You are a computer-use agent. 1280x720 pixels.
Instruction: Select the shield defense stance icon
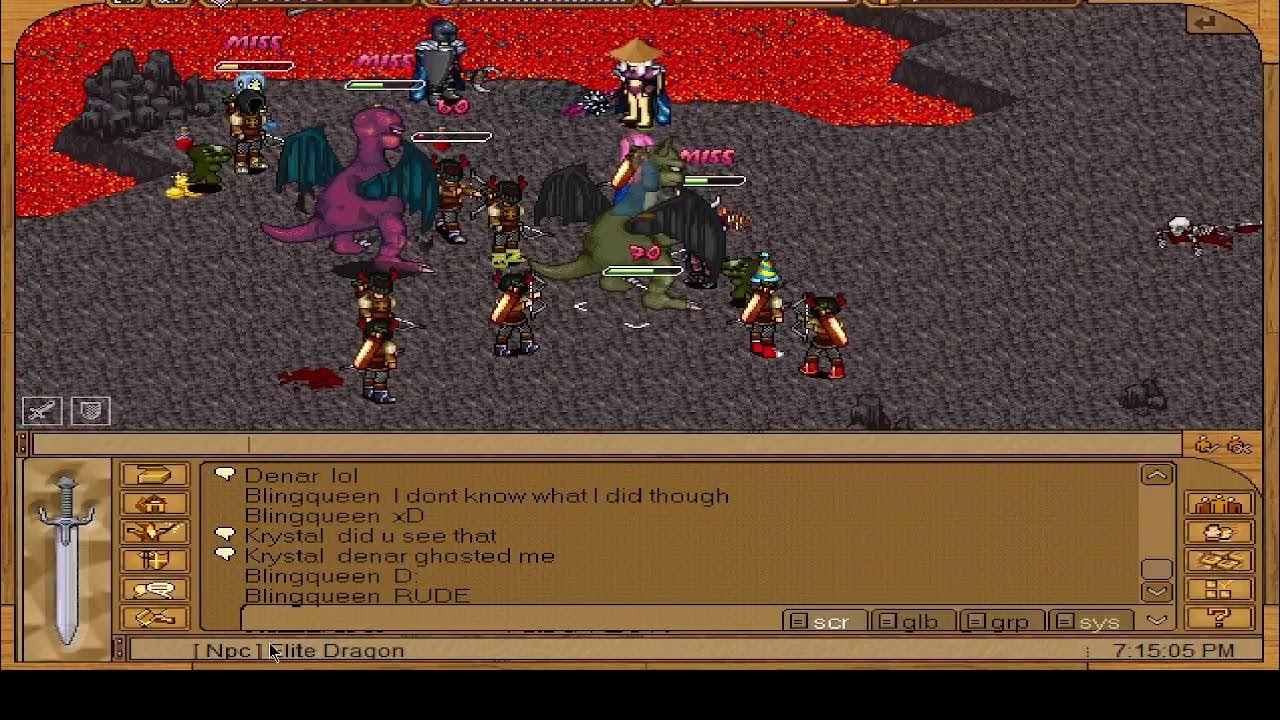90,410
